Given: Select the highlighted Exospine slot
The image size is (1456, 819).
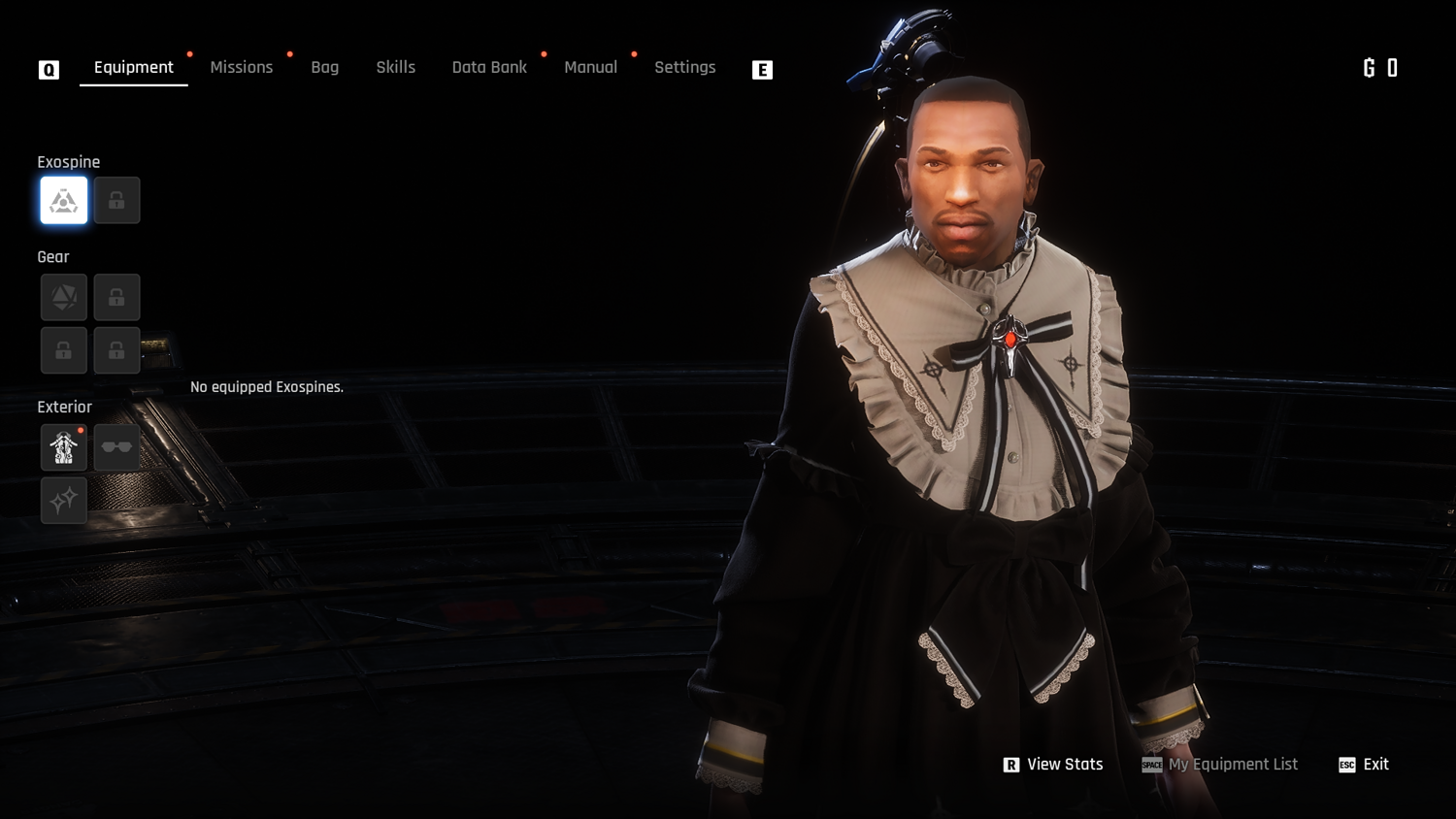Looking at the screenshot, I should tap(64, 201).
